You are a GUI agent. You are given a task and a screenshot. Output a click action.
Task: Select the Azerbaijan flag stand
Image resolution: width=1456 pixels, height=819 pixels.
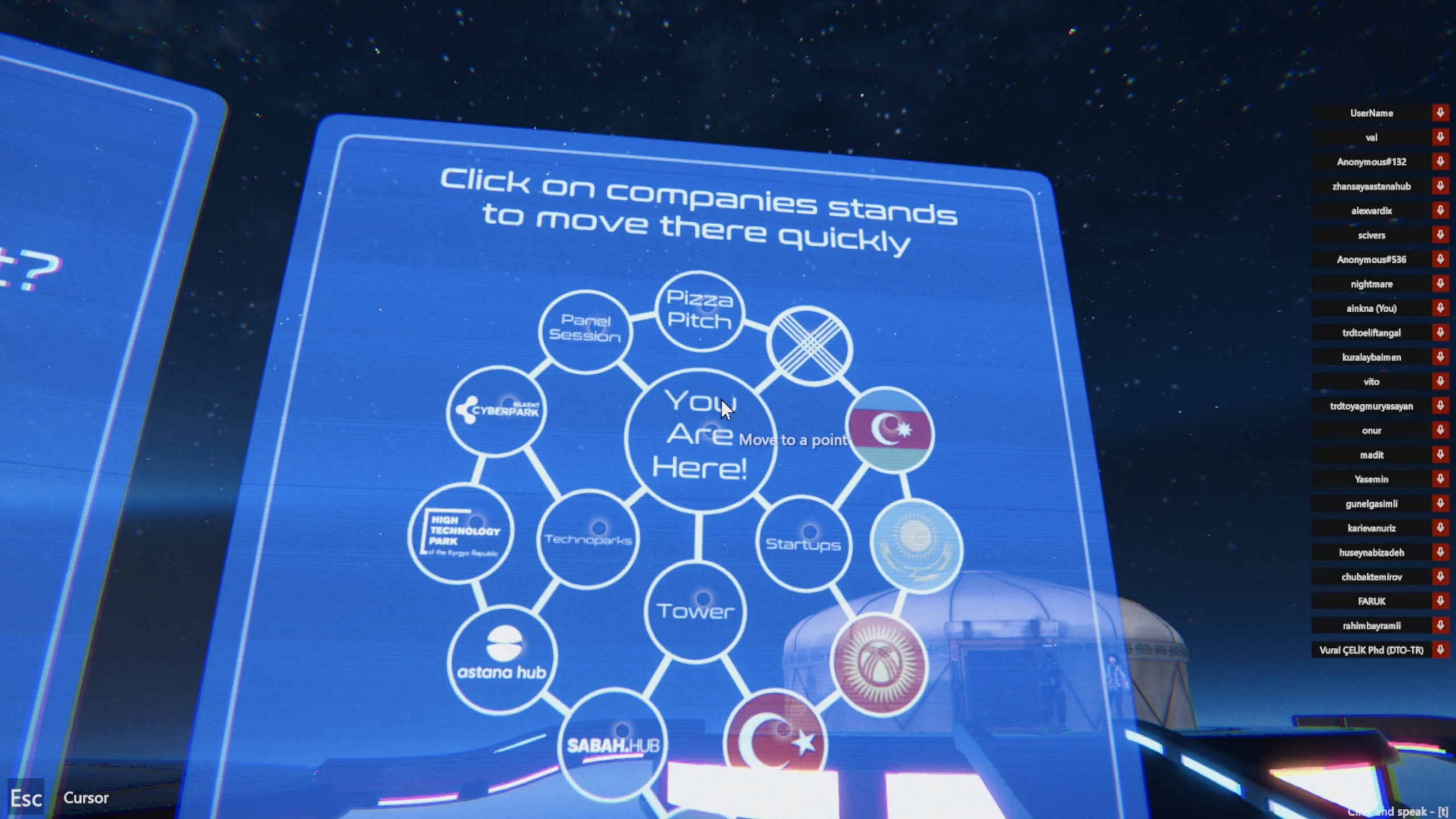890,431
